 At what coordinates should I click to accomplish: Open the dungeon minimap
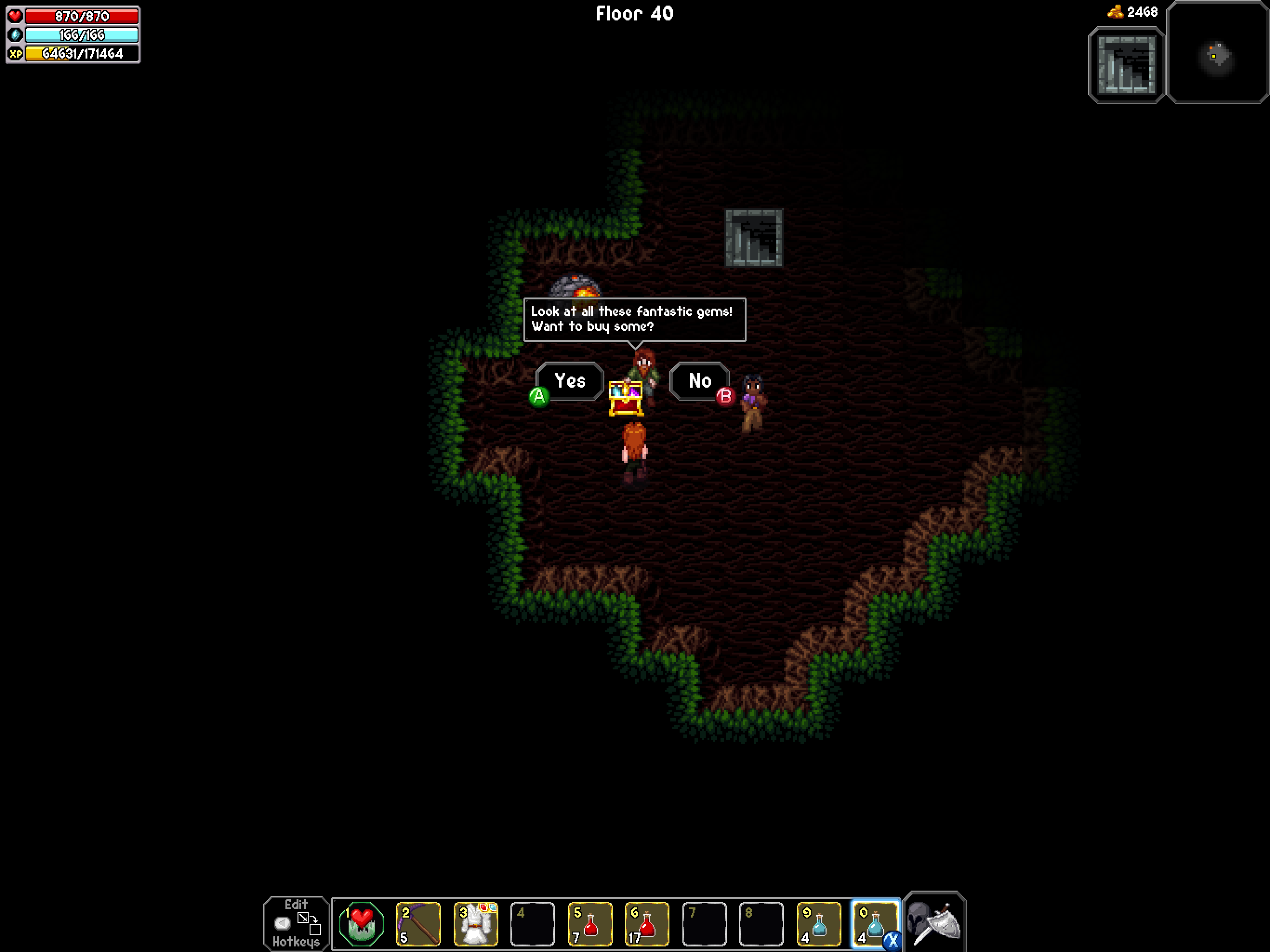coord(1217,53)
